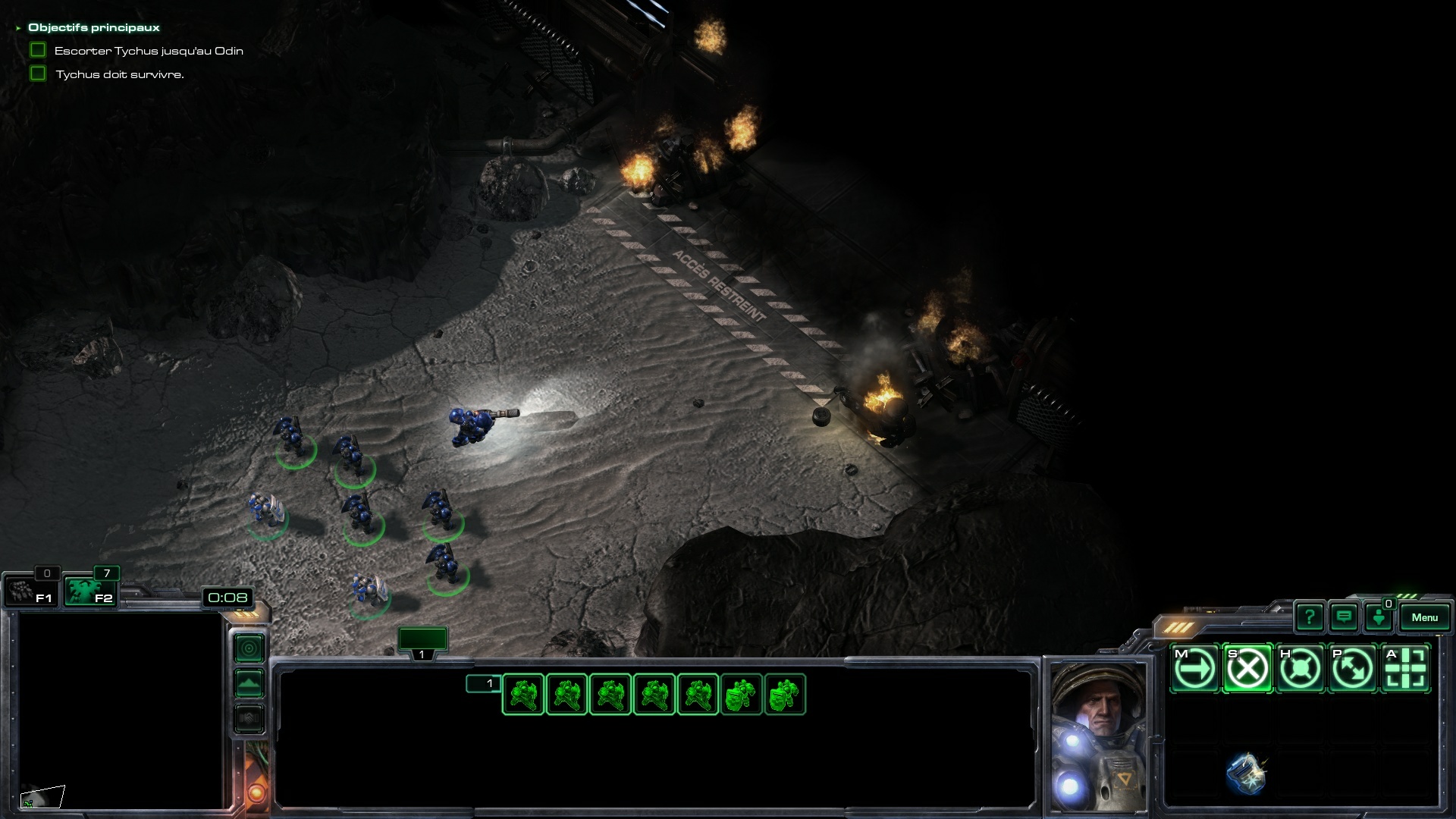The image size is (1456, 819).
Task: Use the Stimpack ability icon
Action: [x=1246, y=773]
